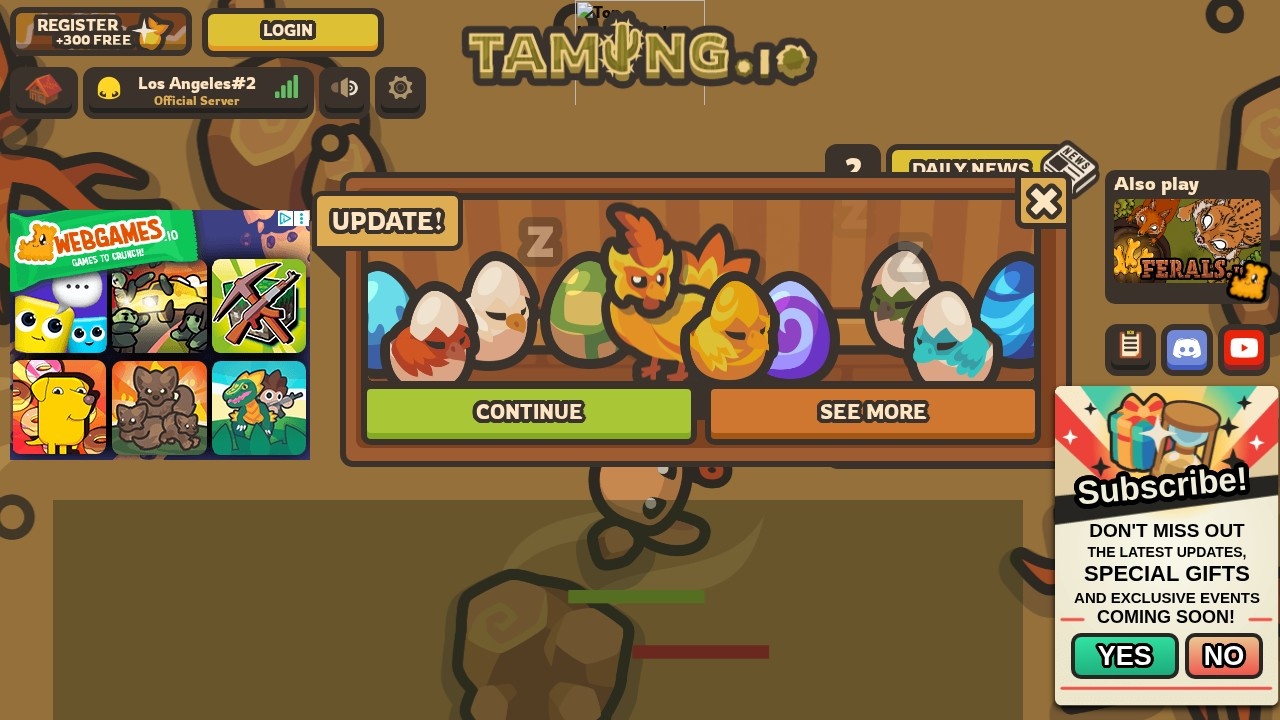Click the golden star on Register button
1280x720 pixels.
pos(148,31)
